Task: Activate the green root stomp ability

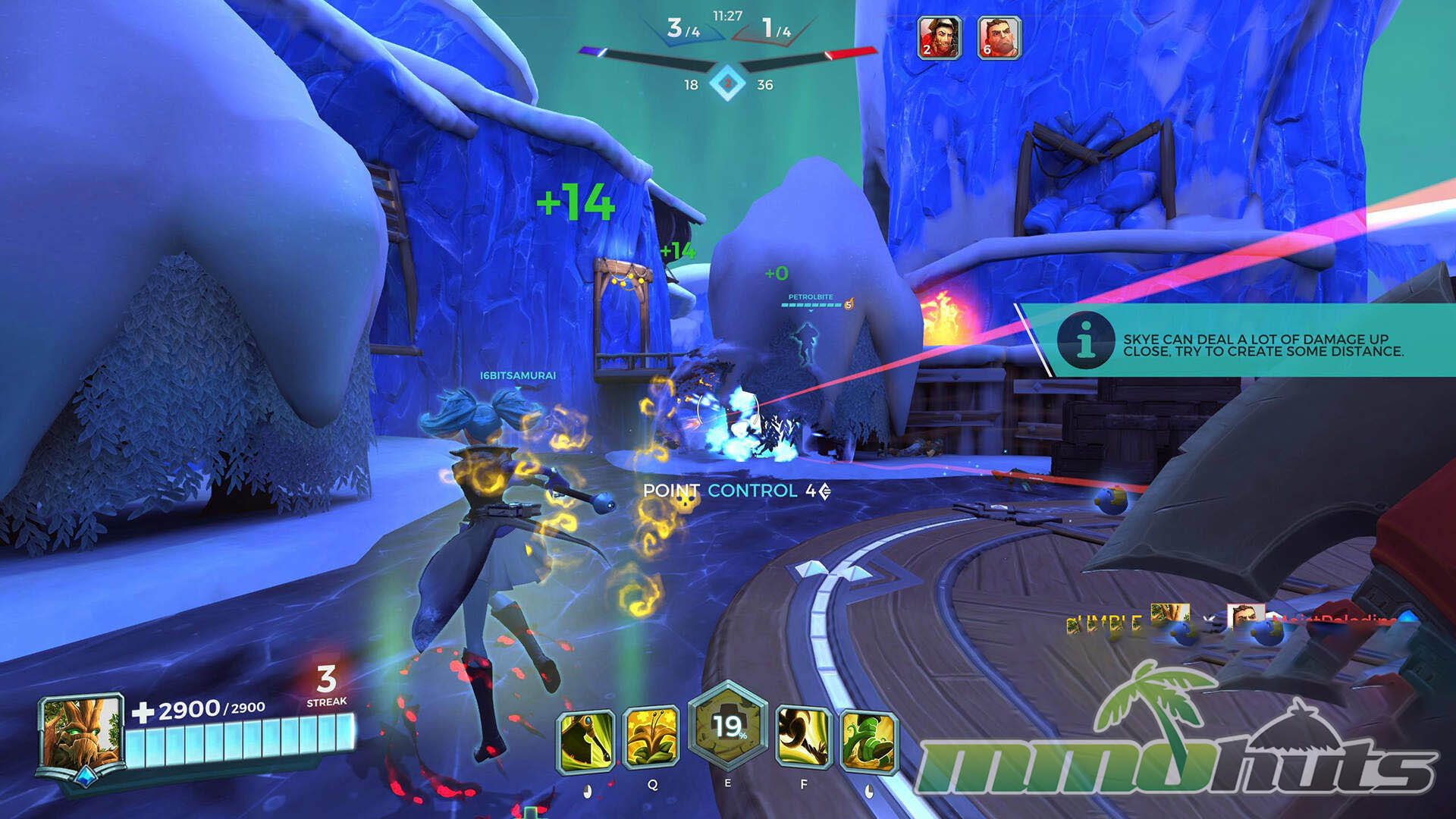Action: click(x=869, y=742)
